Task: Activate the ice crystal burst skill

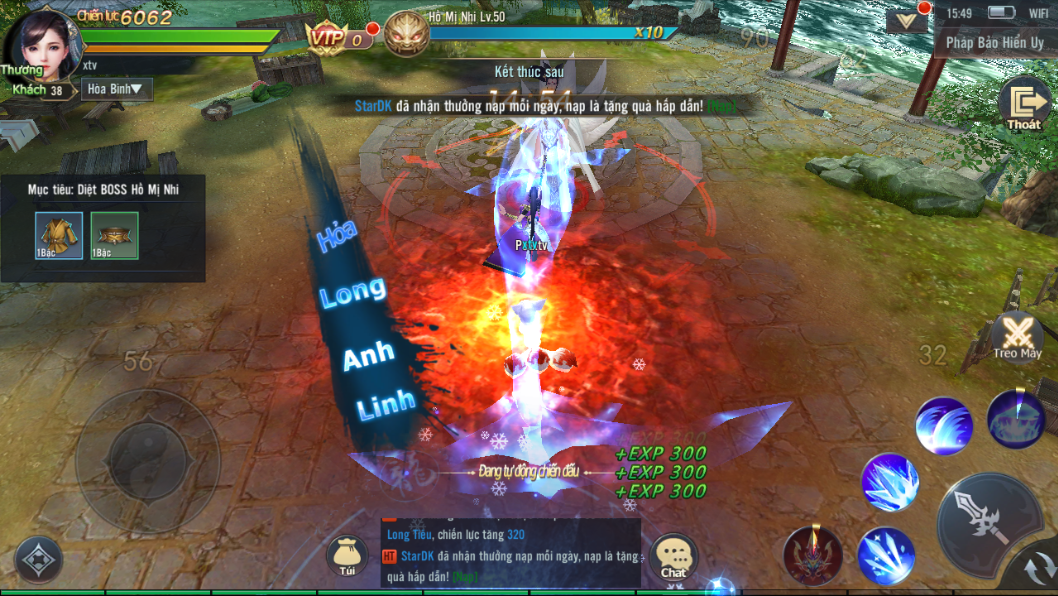Action: click(889, 482)
